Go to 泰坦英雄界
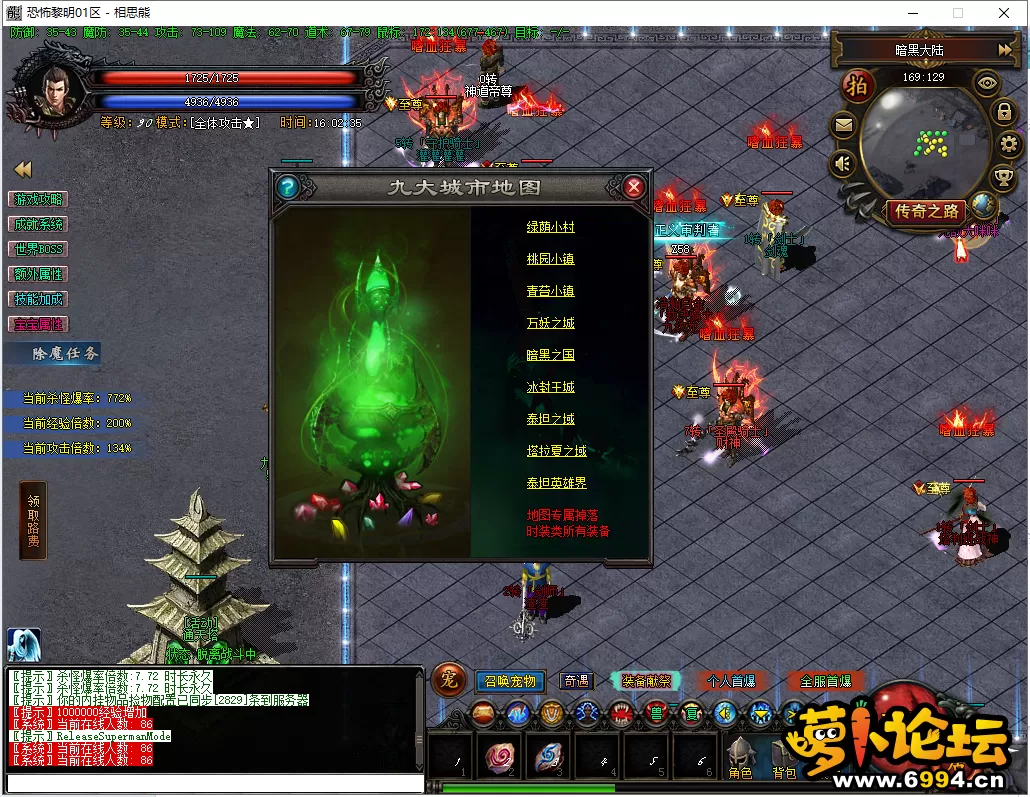Viewport: 1030px width, 797px height. coord(557,483)
